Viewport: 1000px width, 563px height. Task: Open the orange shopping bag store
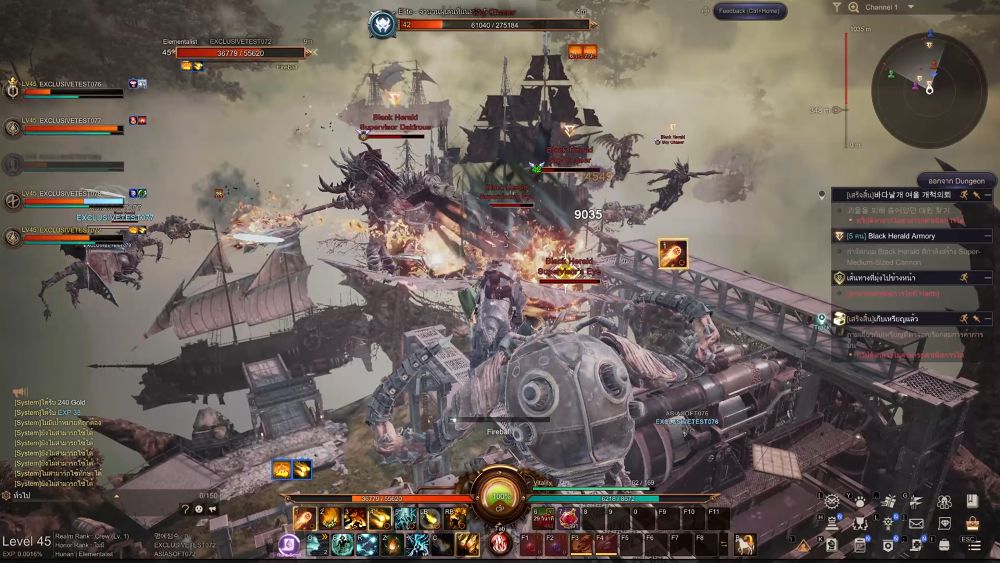pyautogui.click(x=972, y=523)
